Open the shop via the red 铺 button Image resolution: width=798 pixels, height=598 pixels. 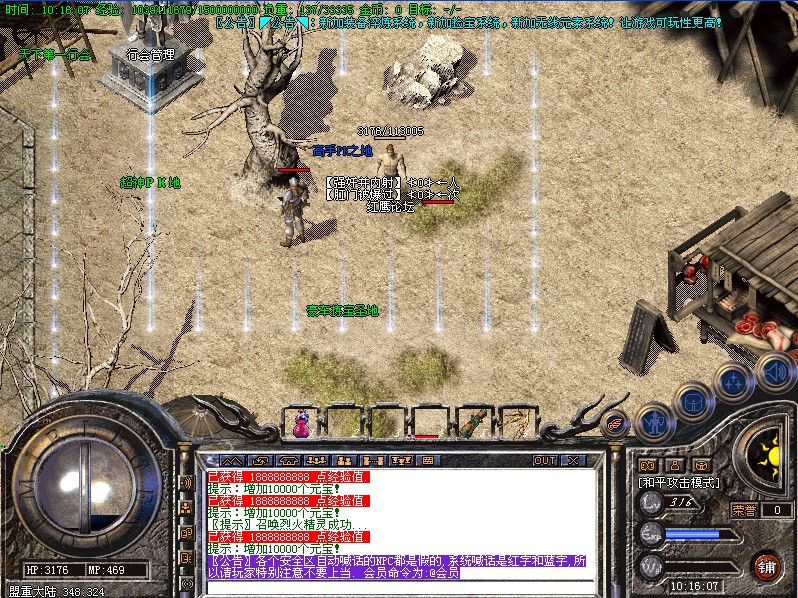pos(767,566)
